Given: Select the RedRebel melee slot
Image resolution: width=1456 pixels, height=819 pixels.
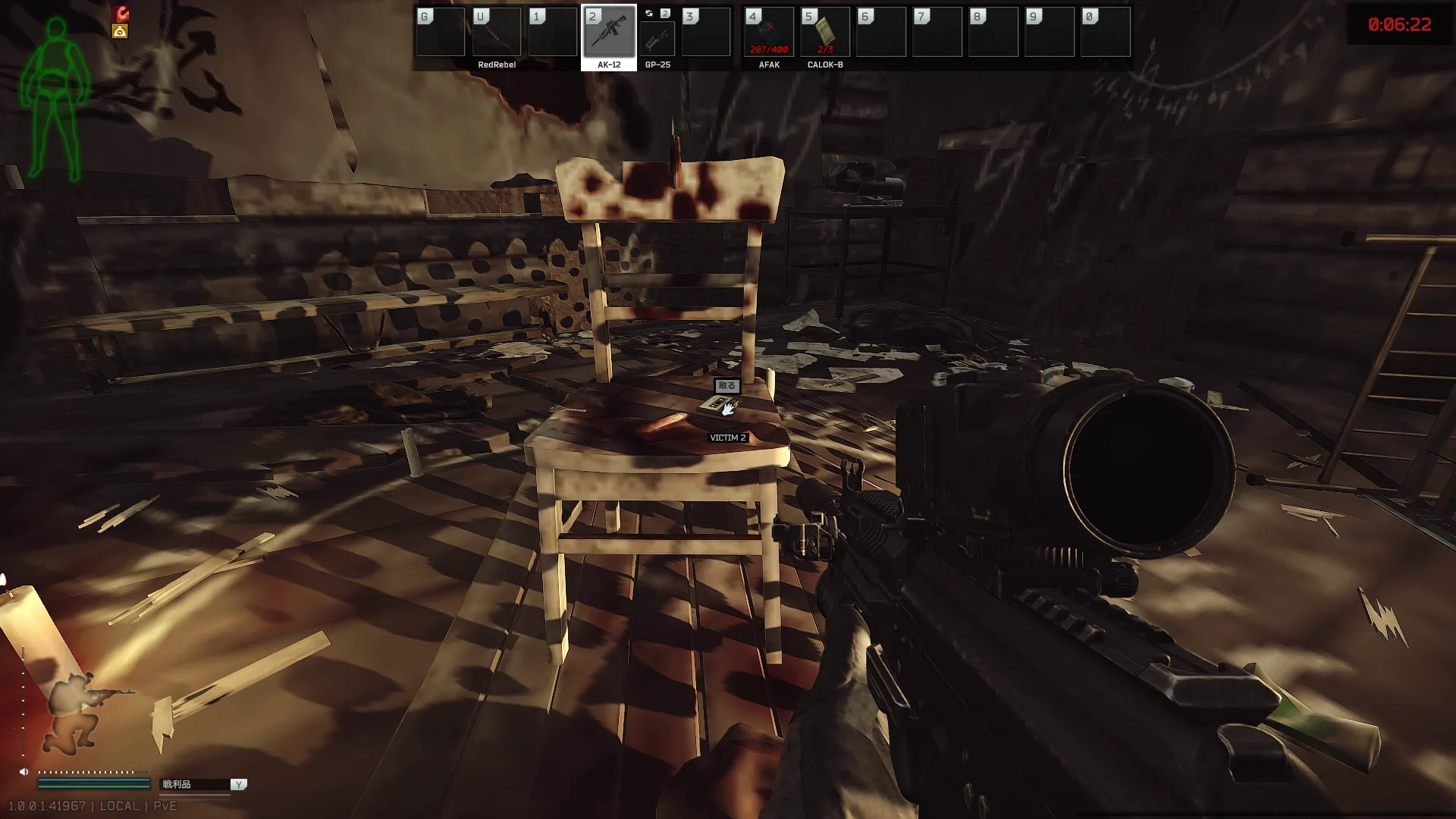Looking at the screenshot, I should 497,33.
